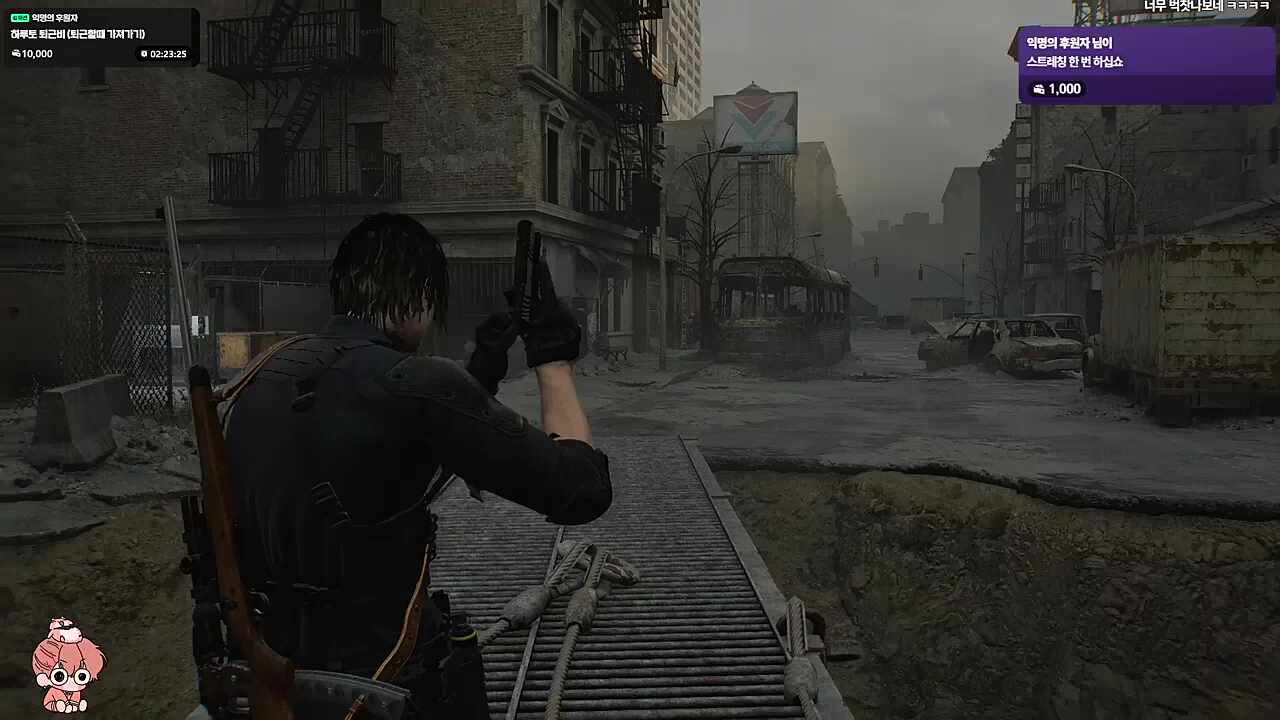Open the donation goal widget showing 10,000
1280x720 pixels.
(x=100, y=36)
